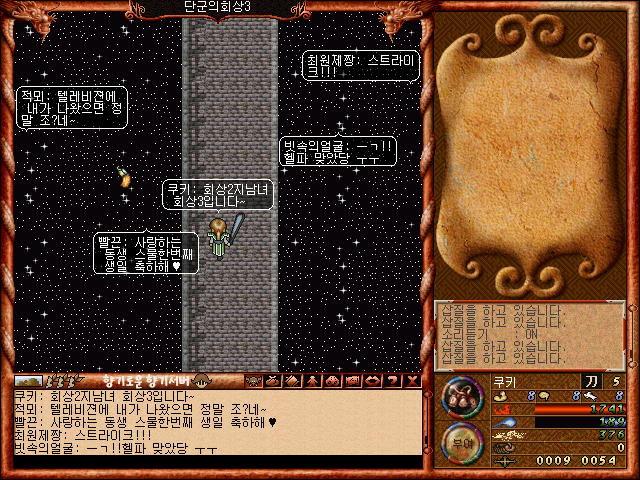Screen dimensions: 640x480
Task: Close using the X toolbar button
Action: (412, 380)
